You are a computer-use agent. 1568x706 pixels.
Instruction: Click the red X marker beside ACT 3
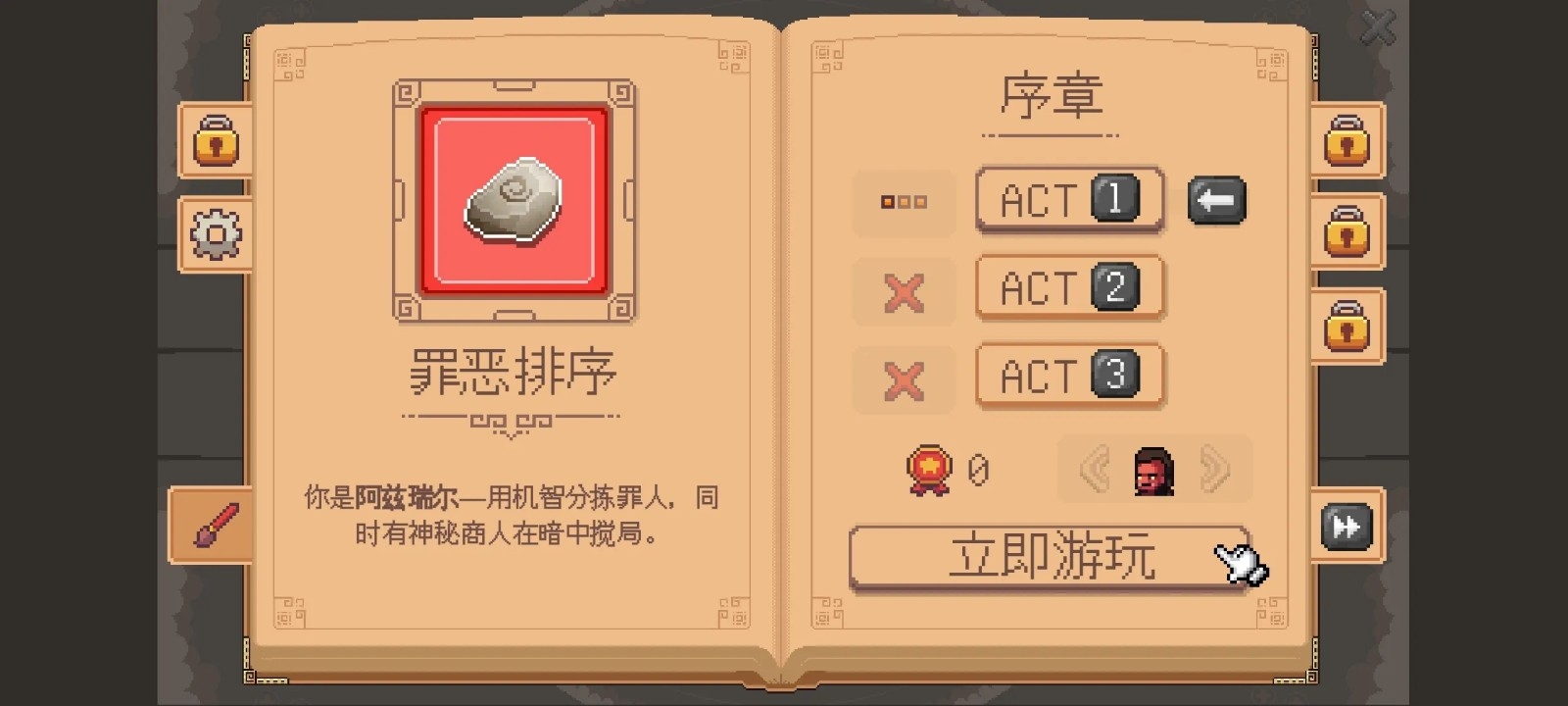pyautogui.click(x=904, y=379)
